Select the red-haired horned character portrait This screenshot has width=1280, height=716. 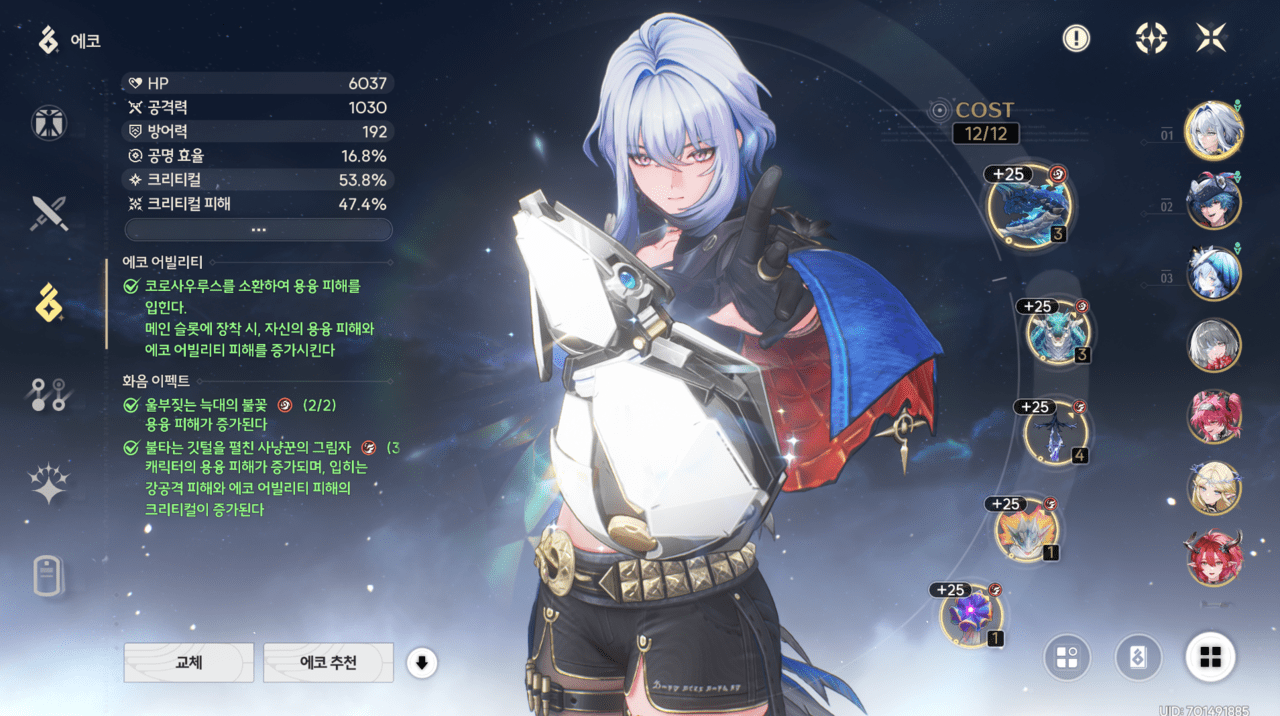click(1214, 557)
